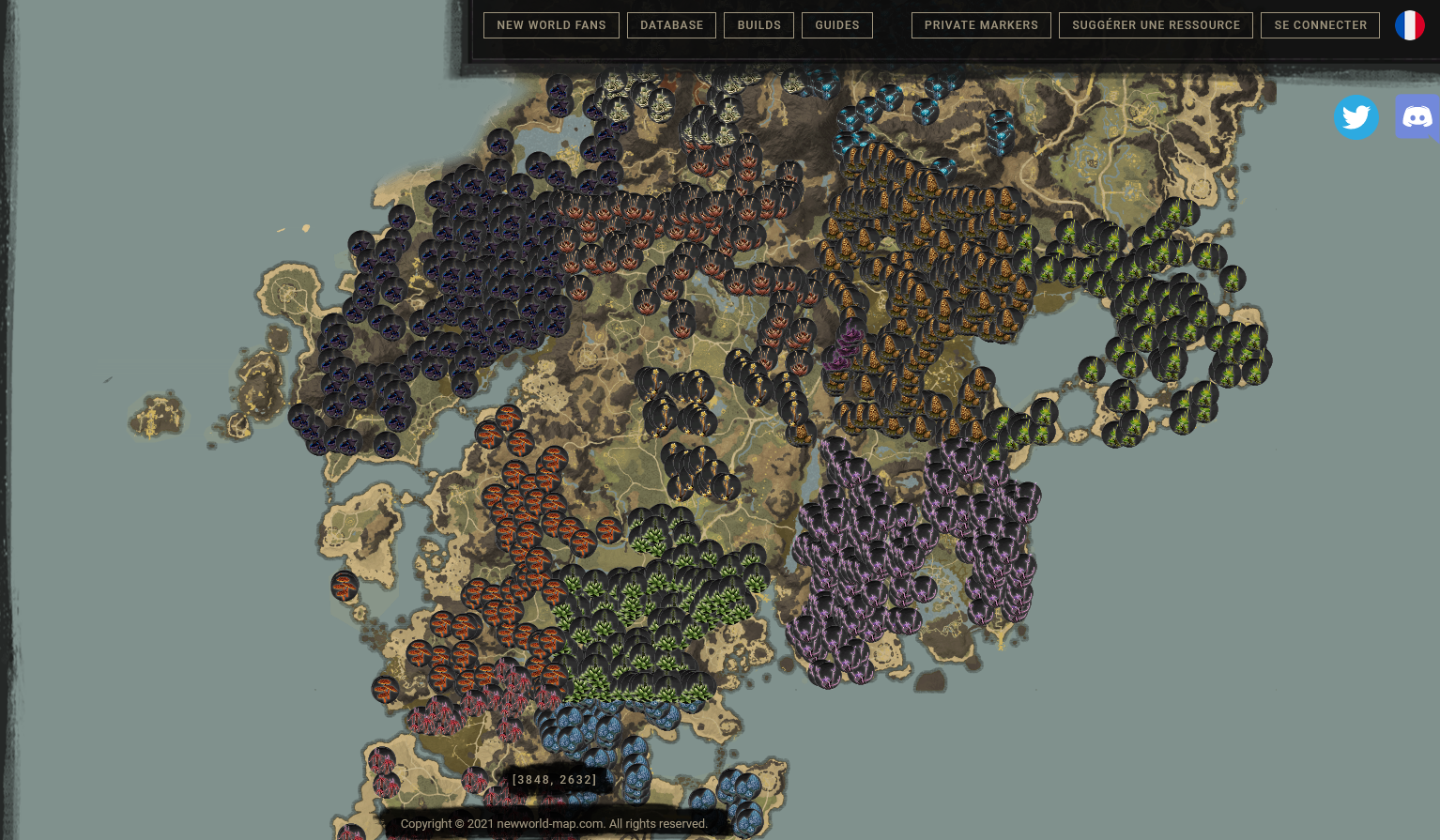Open the BUILDS page
Viewport: 1440px width, 840px height.
click(x=758, y=25)
